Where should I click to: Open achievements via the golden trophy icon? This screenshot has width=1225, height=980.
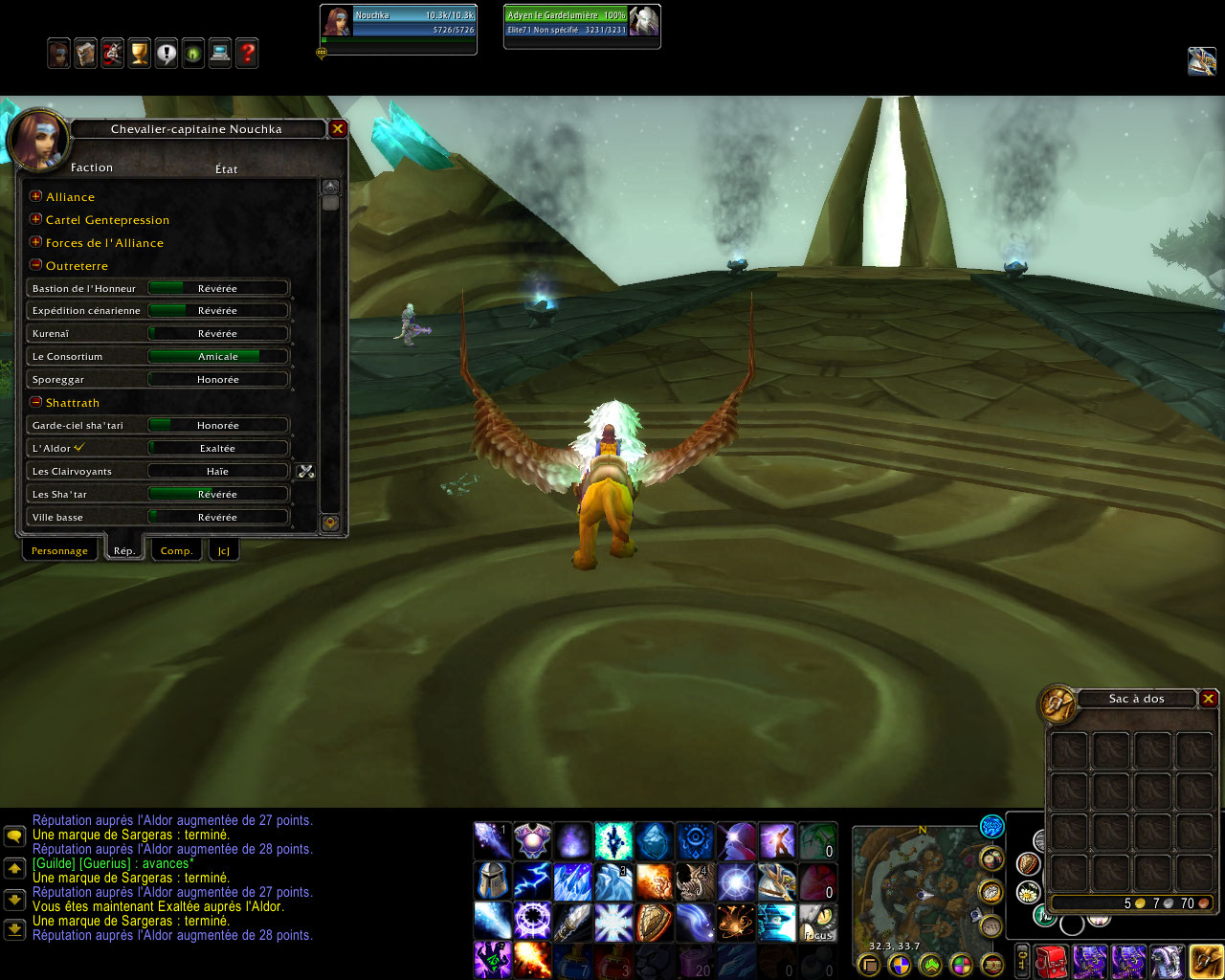pos(140,54)
